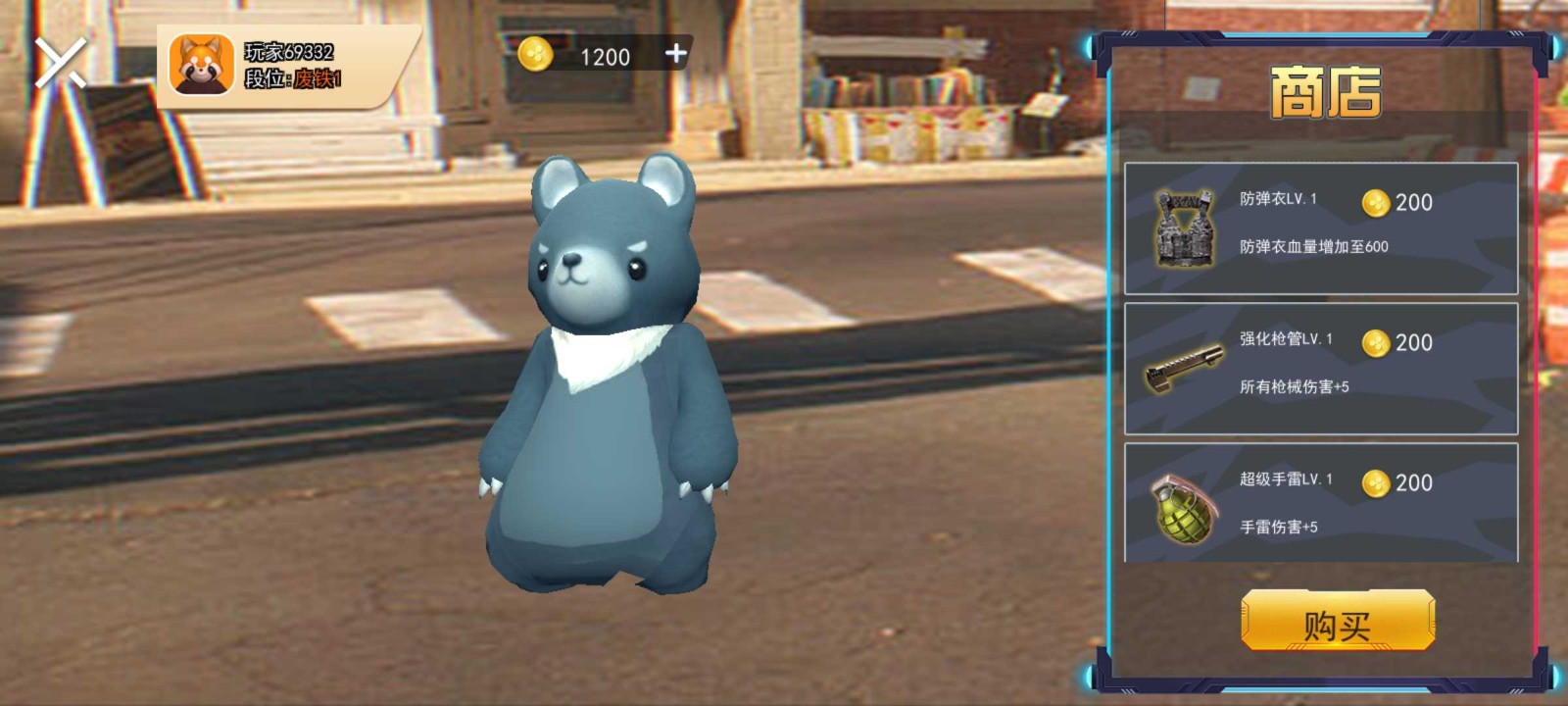Viewport: 1568px width, 706px height.
Task: Click the 1200 coin balance bar
Action: 604,56
